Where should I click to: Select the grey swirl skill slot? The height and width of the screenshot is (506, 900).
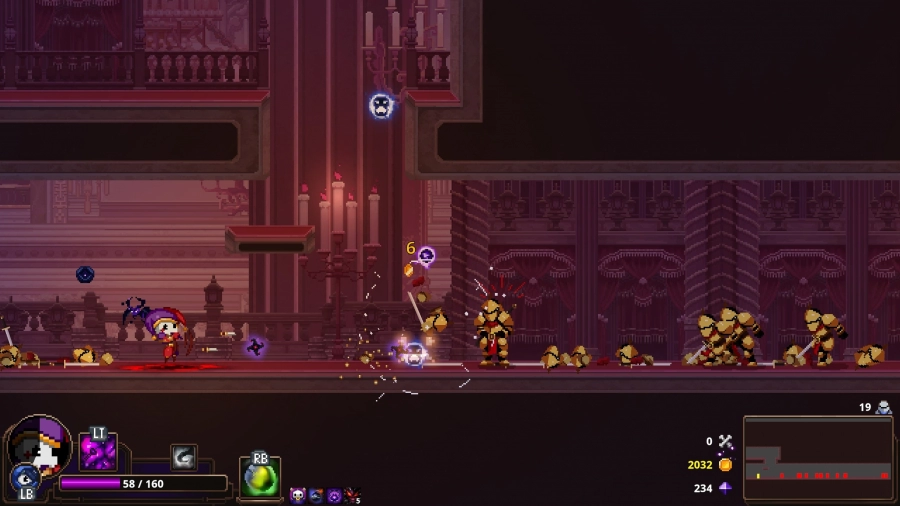pyautogui.click(x=183, y=457)
